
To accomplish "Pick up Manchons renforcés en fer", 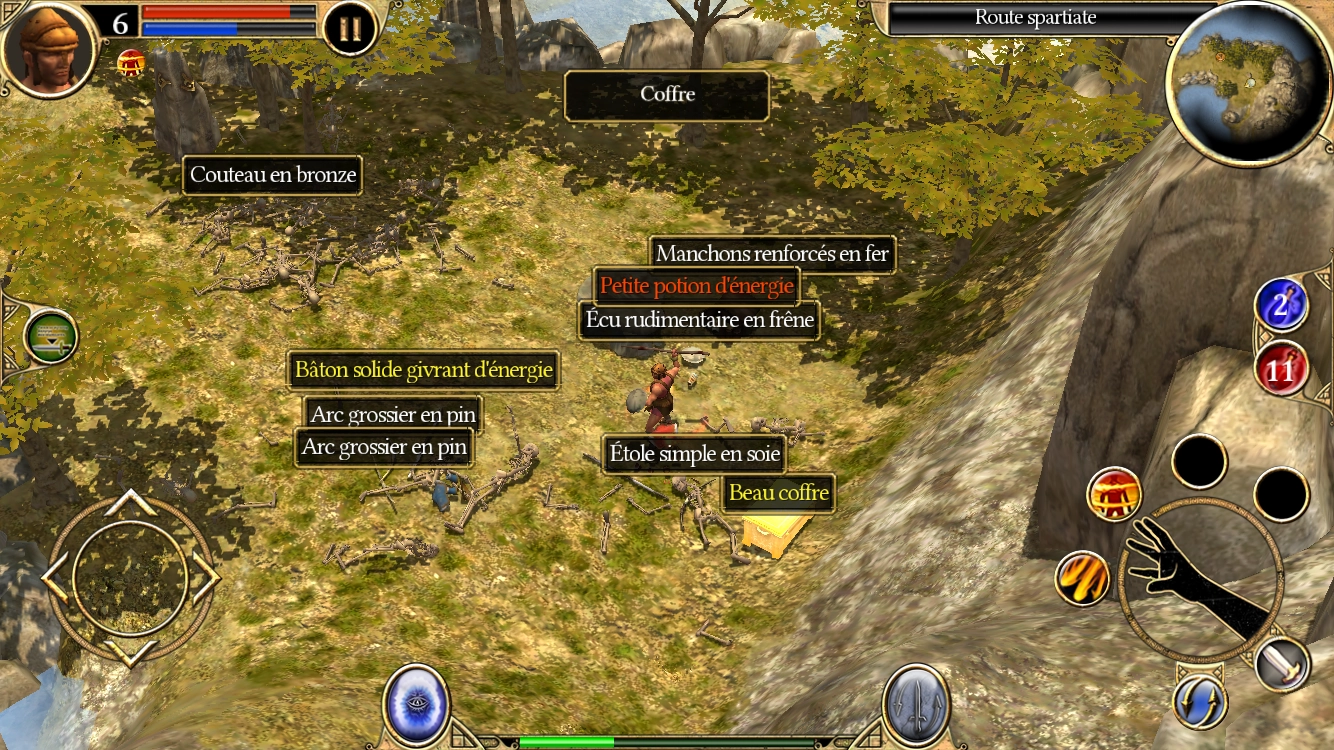I will point(772,254).
